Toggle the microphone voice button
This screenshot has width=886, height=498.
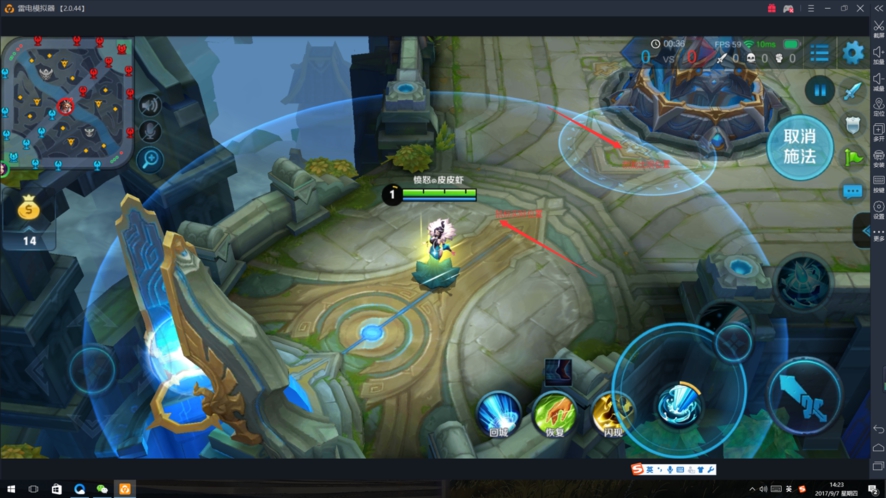click(x=151, y=131)
